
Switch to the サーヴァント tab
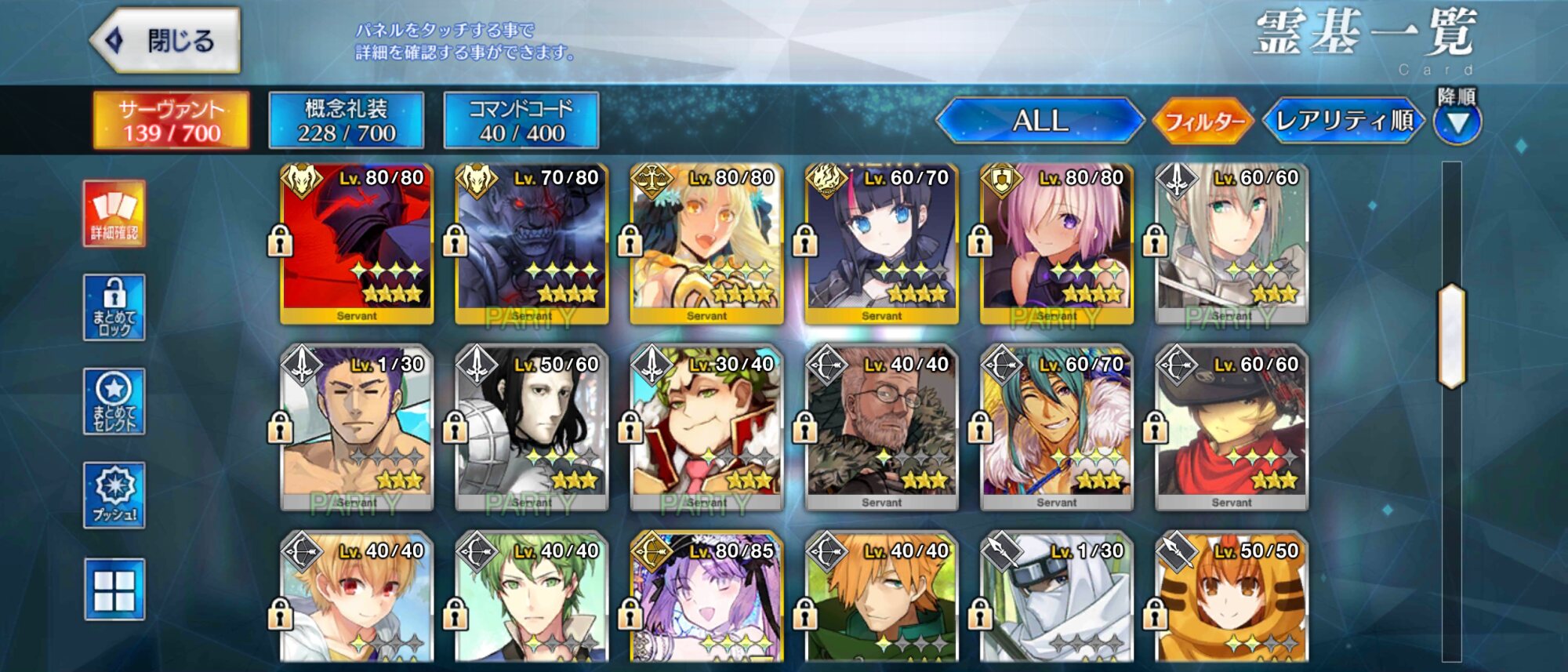click(172, 121)
